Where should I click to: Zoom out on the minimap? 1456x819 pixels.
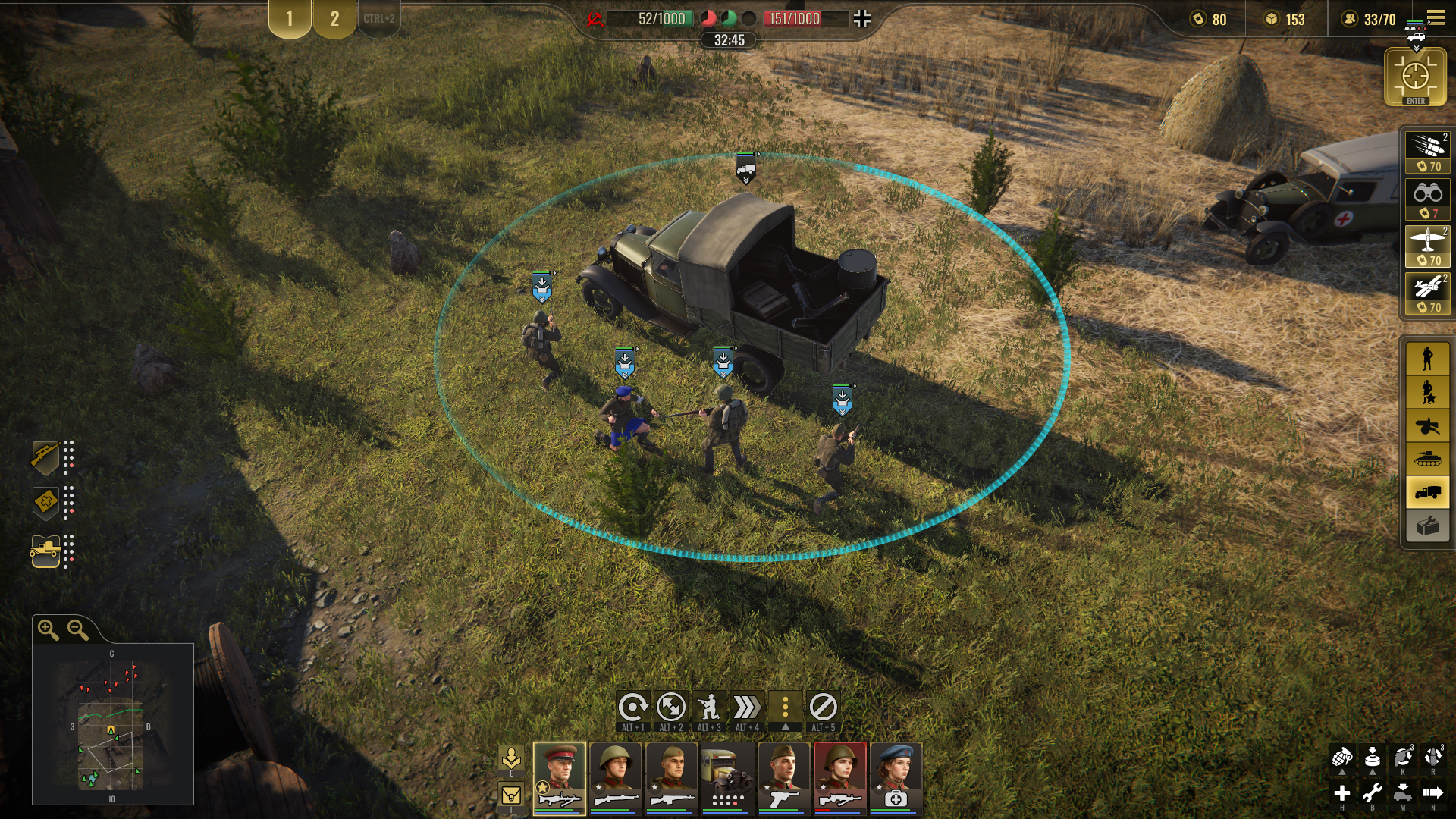point(77,629)
